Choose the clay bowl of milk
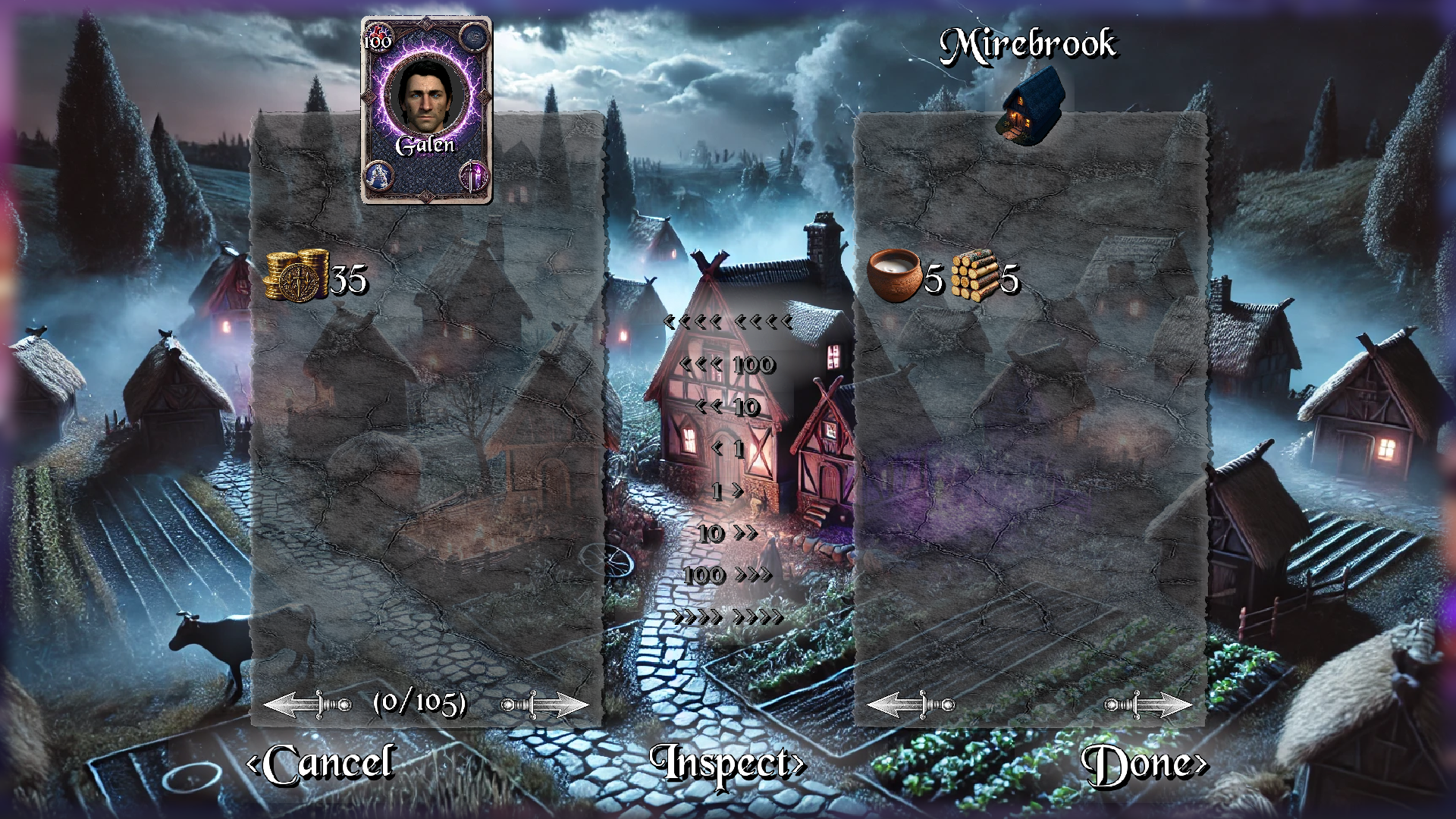This screenshot has width=1456, height=819. [x=894, y=276]
